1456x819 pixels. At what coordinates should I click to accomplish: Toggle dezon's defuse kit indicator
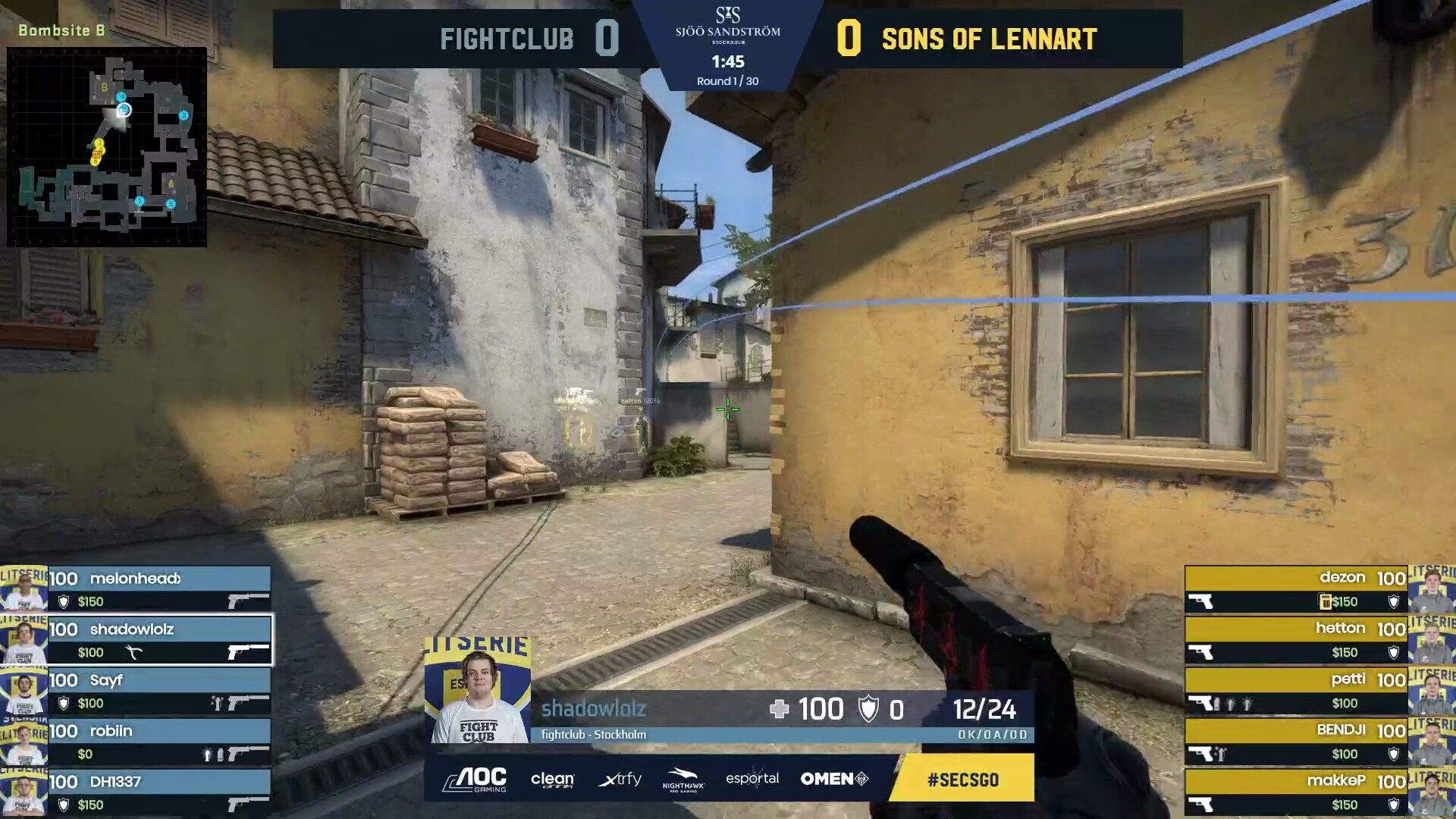click(1326, 601)
